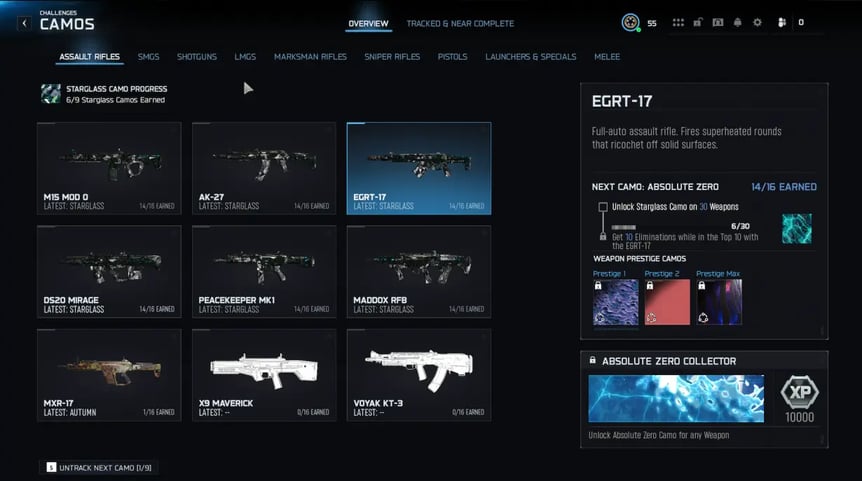Select the M15 MOD 0 weapon tile
The height and width of the screenshot is (481, 862).
(109, 168)
